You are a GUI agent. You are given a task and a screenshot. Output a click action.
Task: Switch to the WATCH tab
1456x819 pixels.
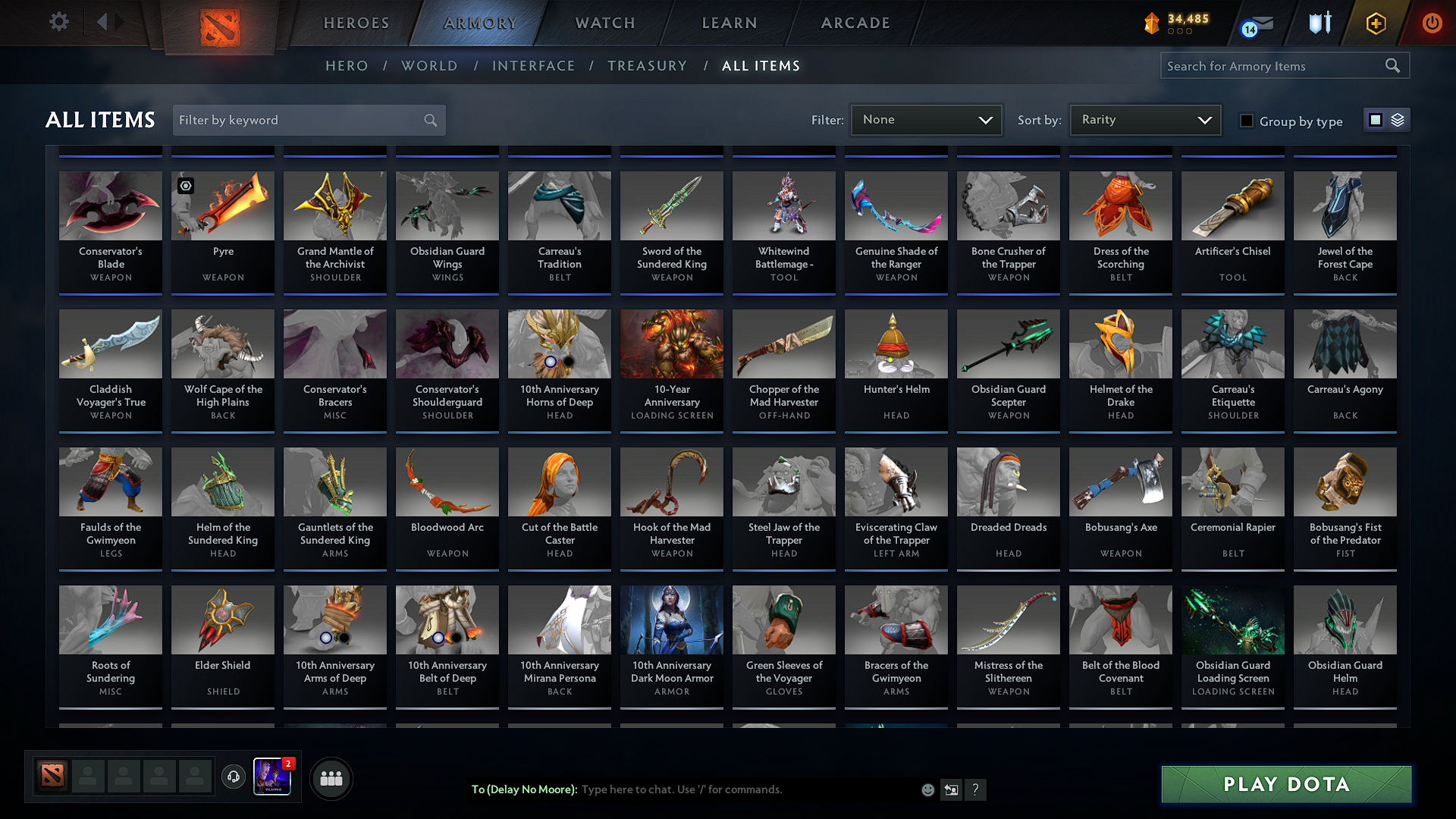pyautogui.click(x=604, y=23)
